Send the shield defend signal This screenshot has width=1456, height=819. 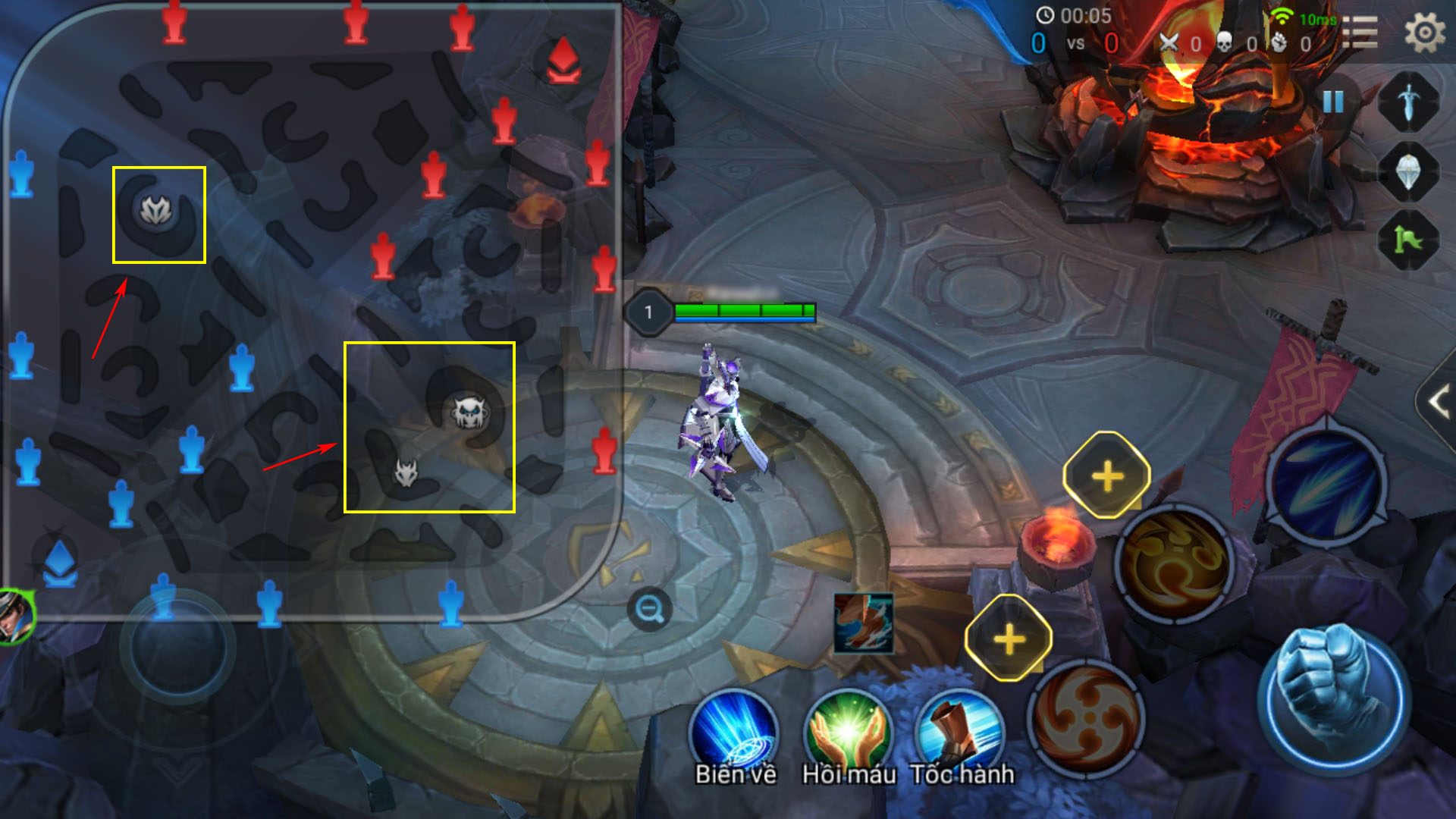(x=1408, y=173)
